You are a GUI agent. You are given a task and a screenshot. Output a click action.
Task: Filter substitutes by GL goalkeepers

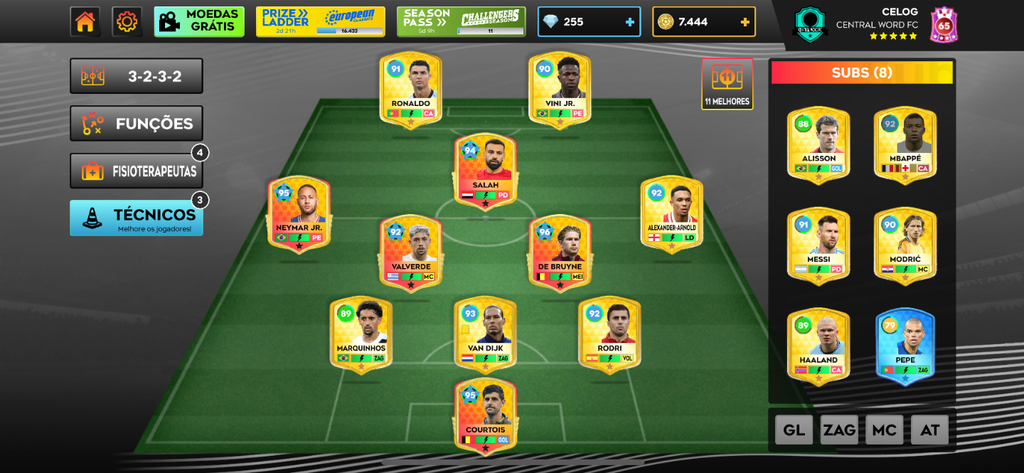coord(793,430)
